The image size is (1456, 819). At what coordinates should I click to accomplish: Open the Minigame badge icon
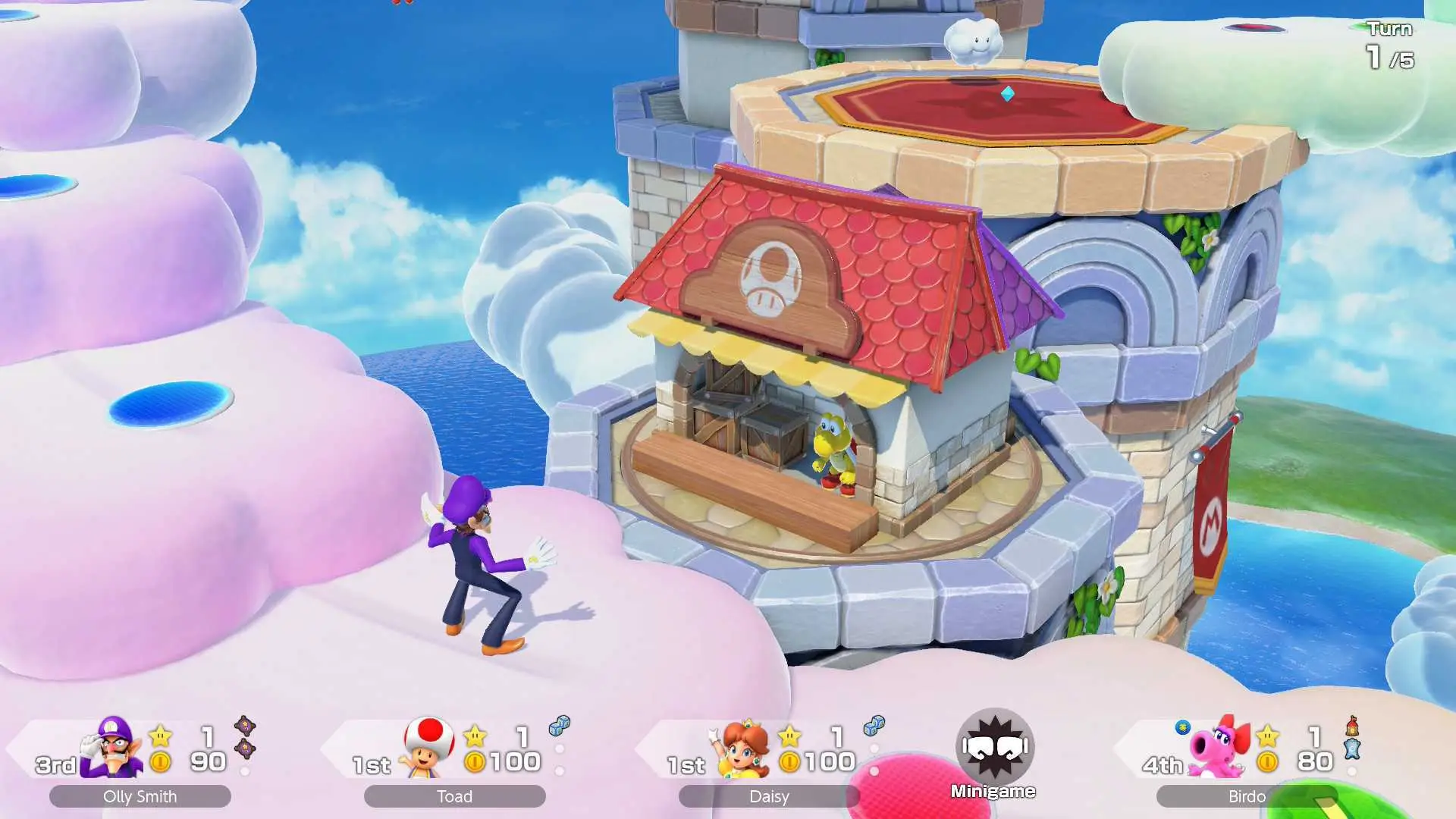coord(994,748)
